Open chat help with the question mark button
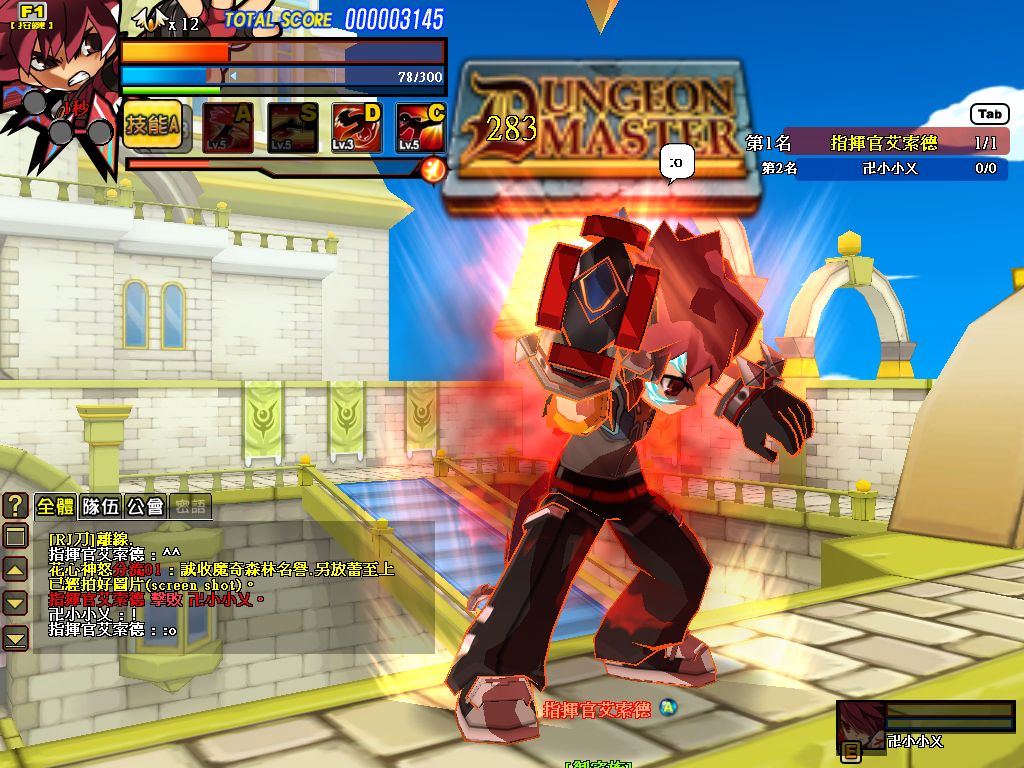 tap(15, 506)
